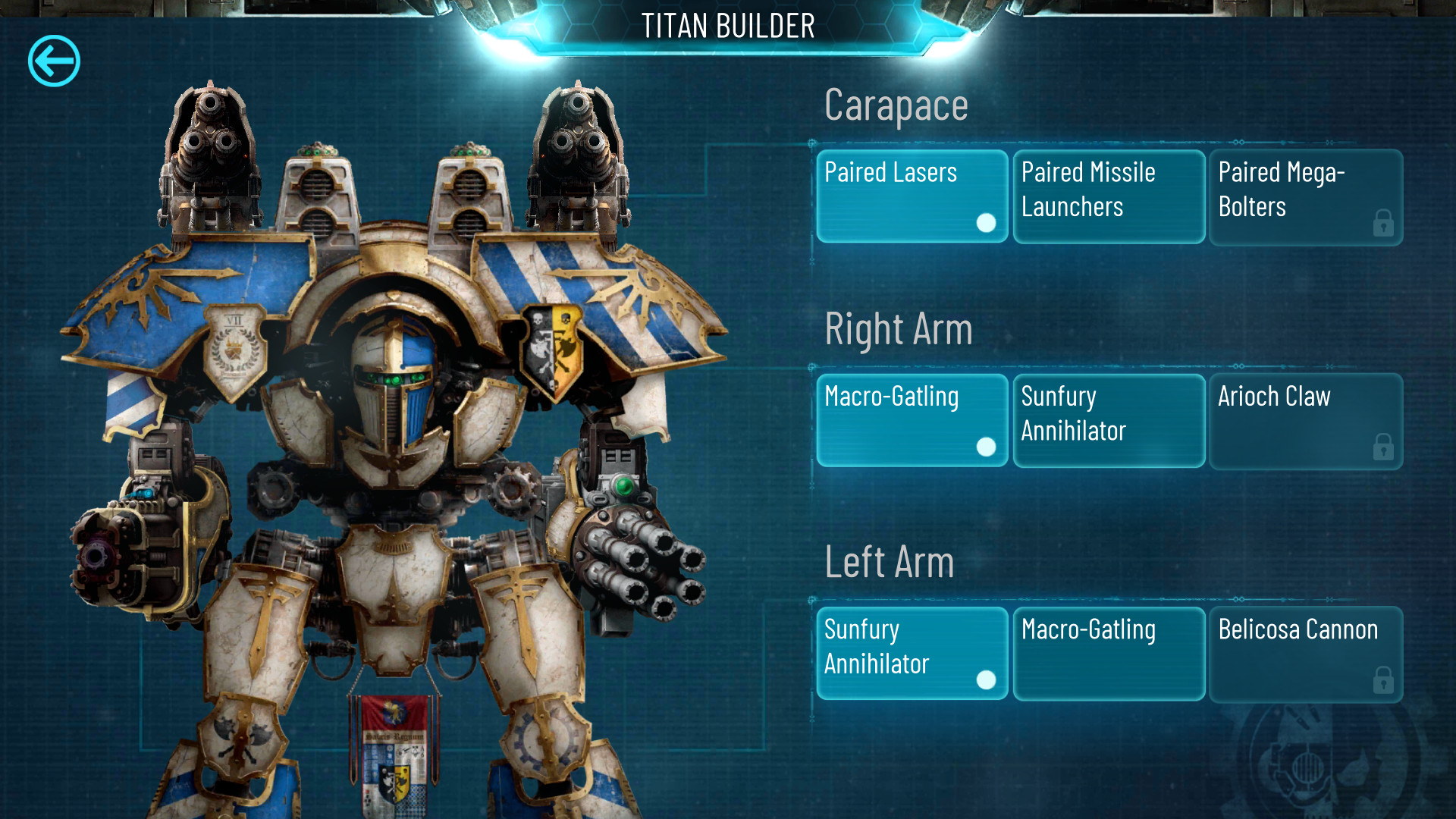The height and width of the screenshot is (819, 1456).
Task: Select the Paired Missile Launchers carapace option
Action: 1109,195
